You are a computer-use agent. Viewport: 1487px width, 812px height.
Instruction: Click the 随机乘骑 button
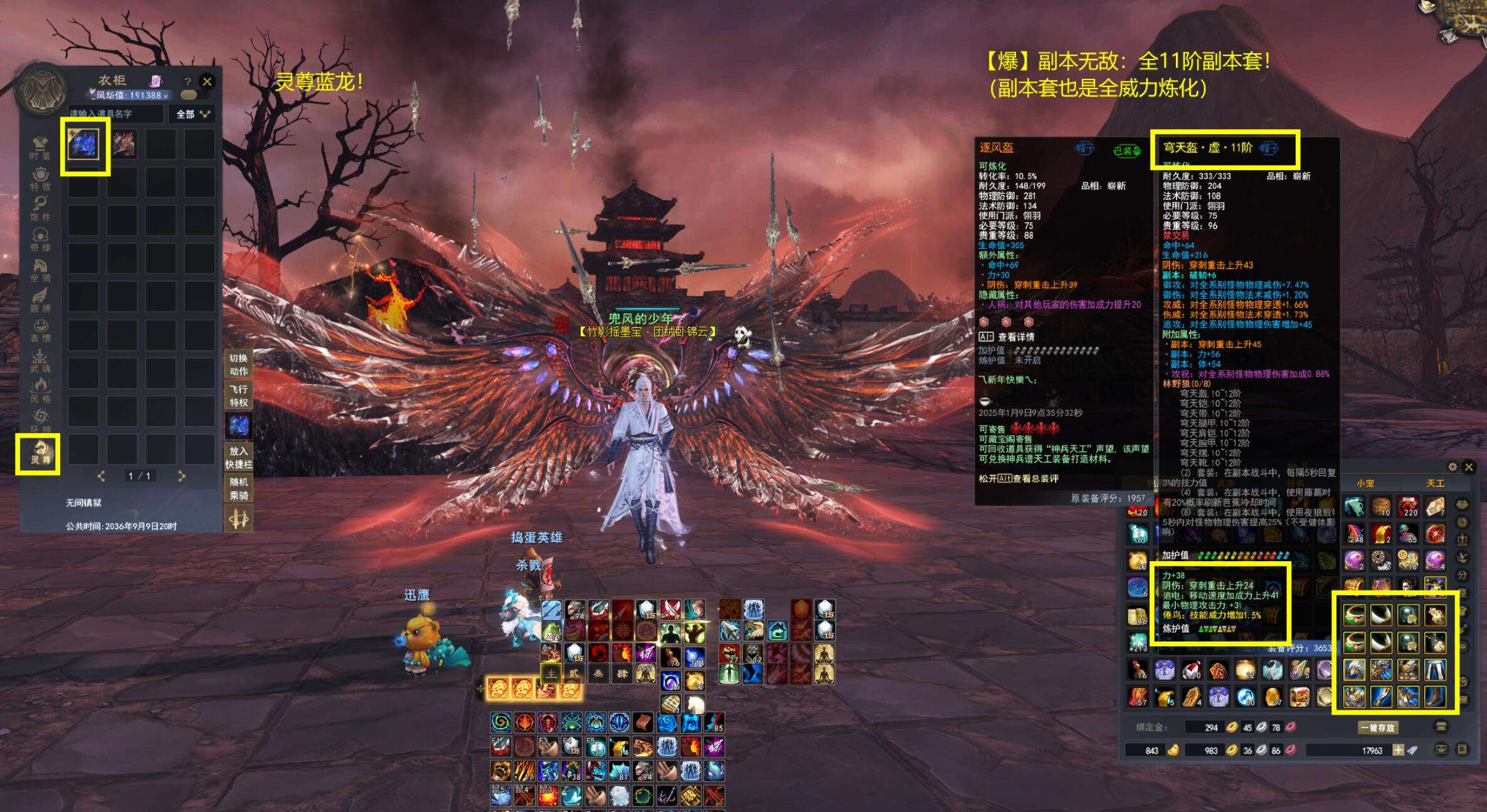point(238,488)
